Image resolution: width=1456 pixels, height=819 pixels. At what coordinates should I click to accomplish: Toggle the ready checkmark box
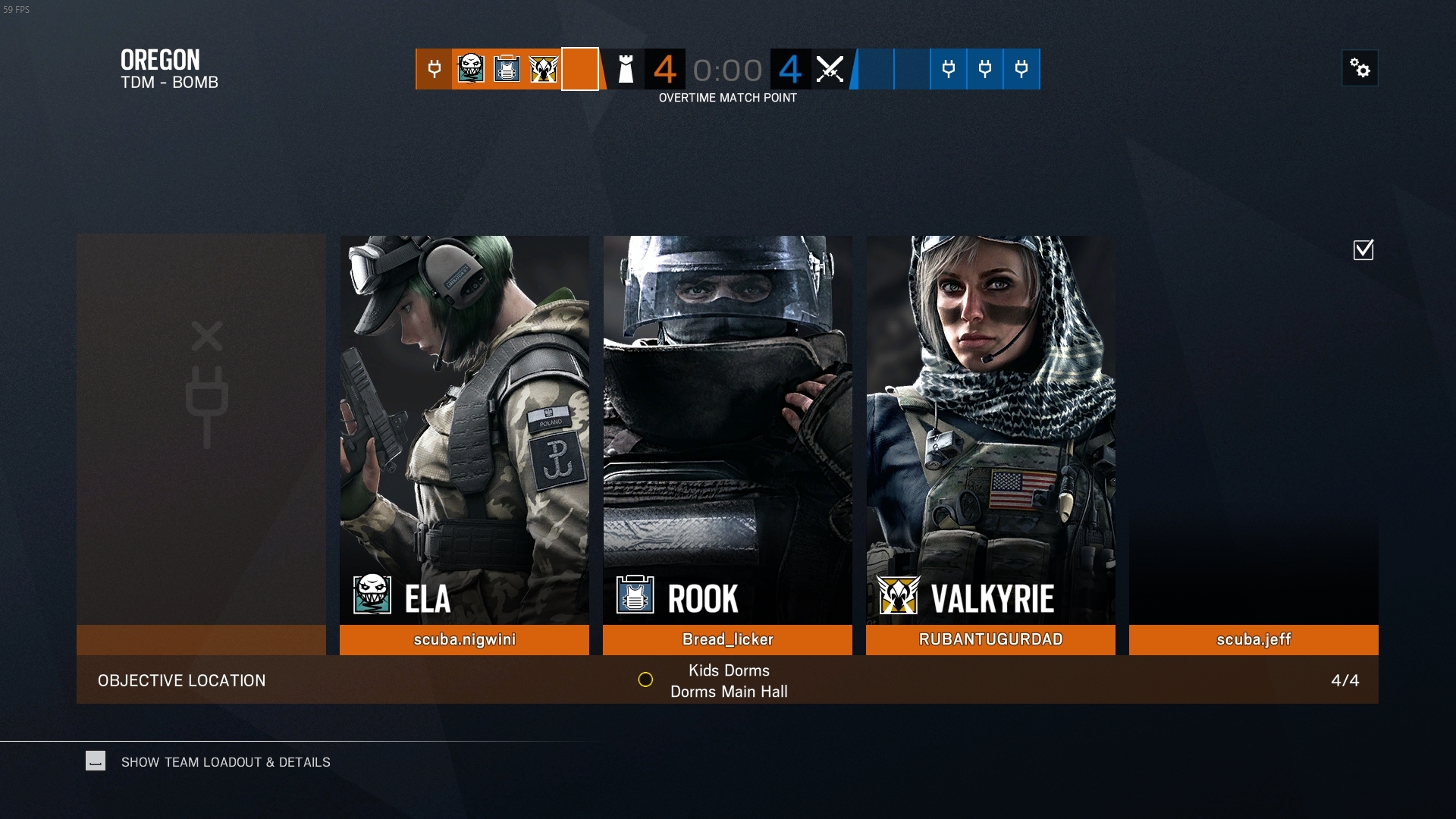(x=1363, y=249)
